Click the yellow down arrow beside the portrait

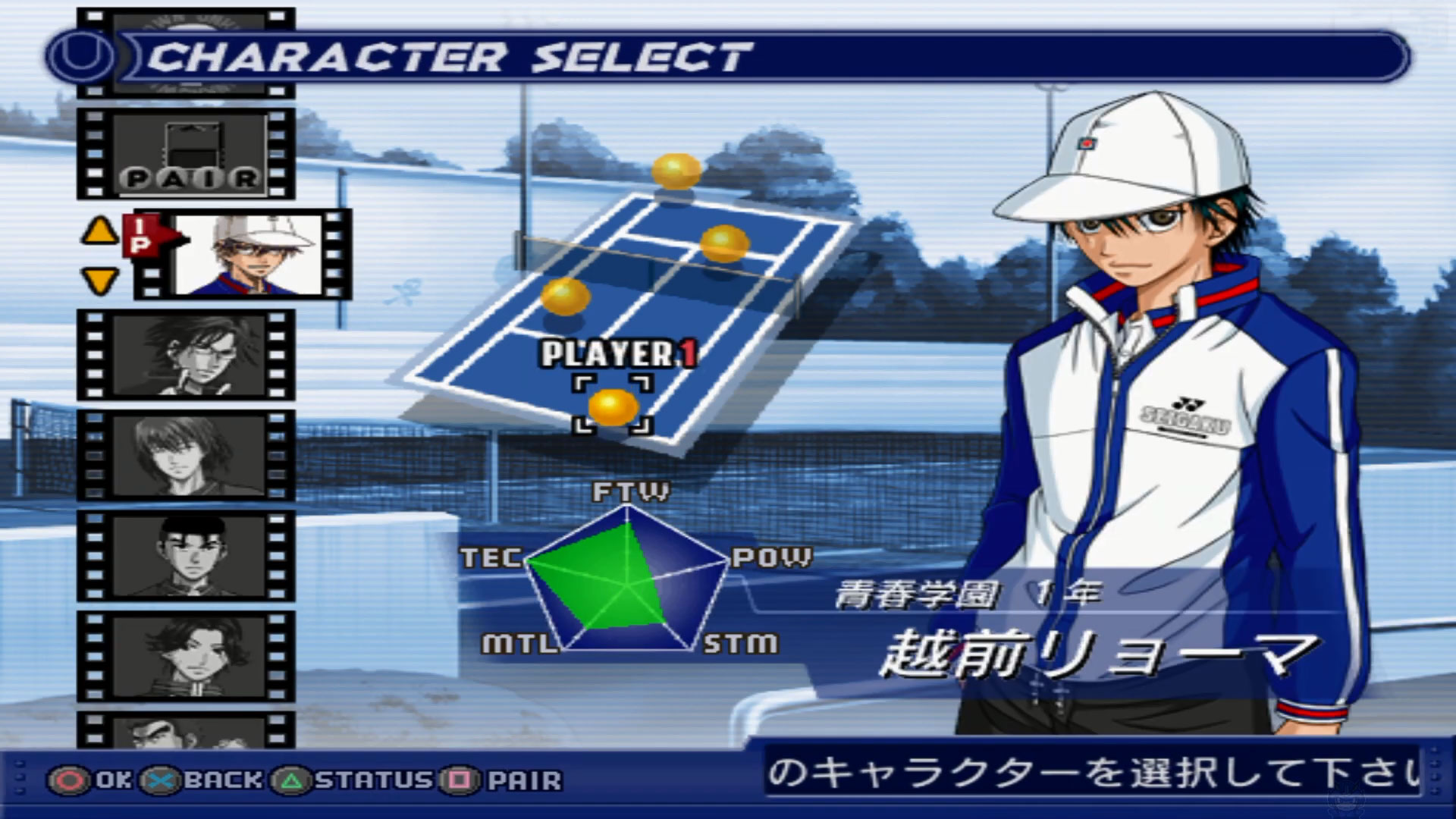click(x=99, y=281)
